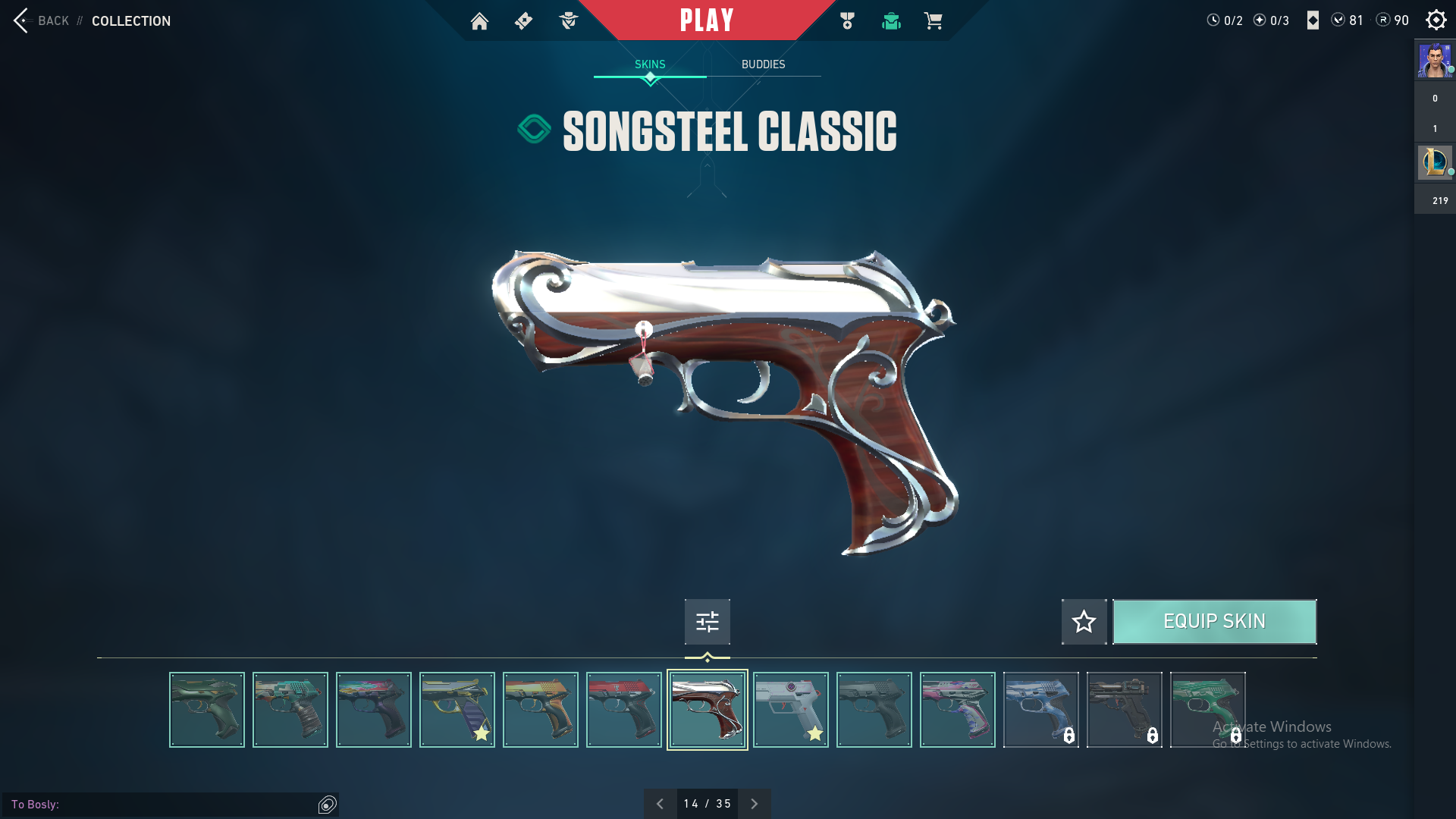Favorite this skin with the star button
The image size is (1456, 819).
click(1084, 622)
